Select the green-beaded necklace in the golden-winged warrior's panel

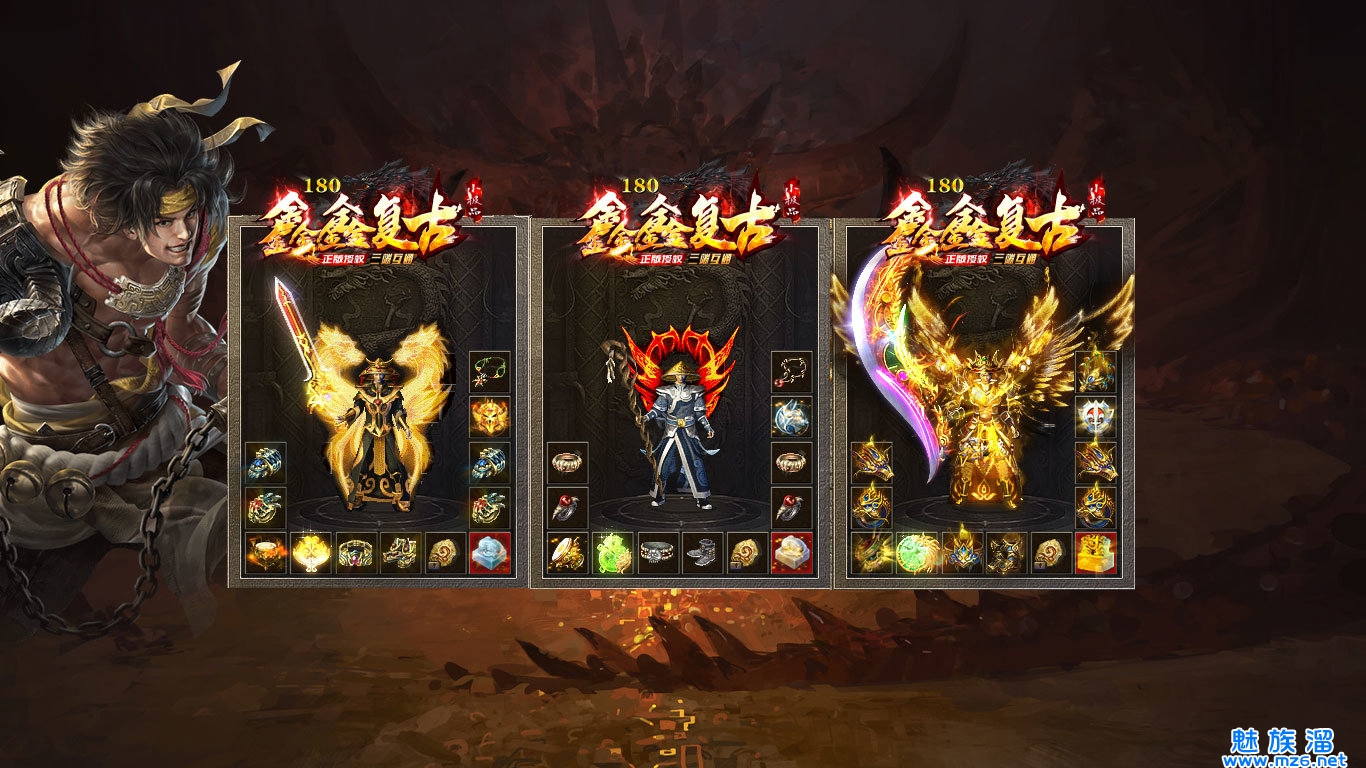coord(490,372)
